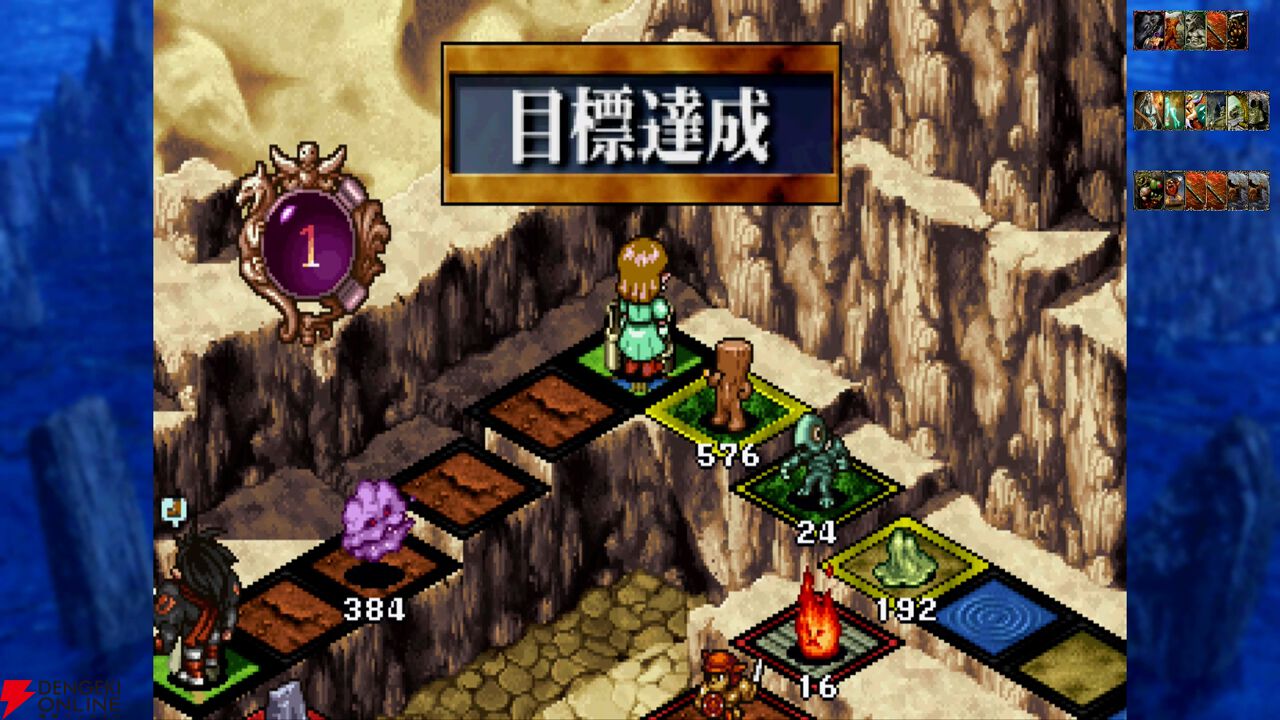Expand the middle card stack with mermaid card
This screenshot has width=1280, height=720.
click(x=1201, y=110)
